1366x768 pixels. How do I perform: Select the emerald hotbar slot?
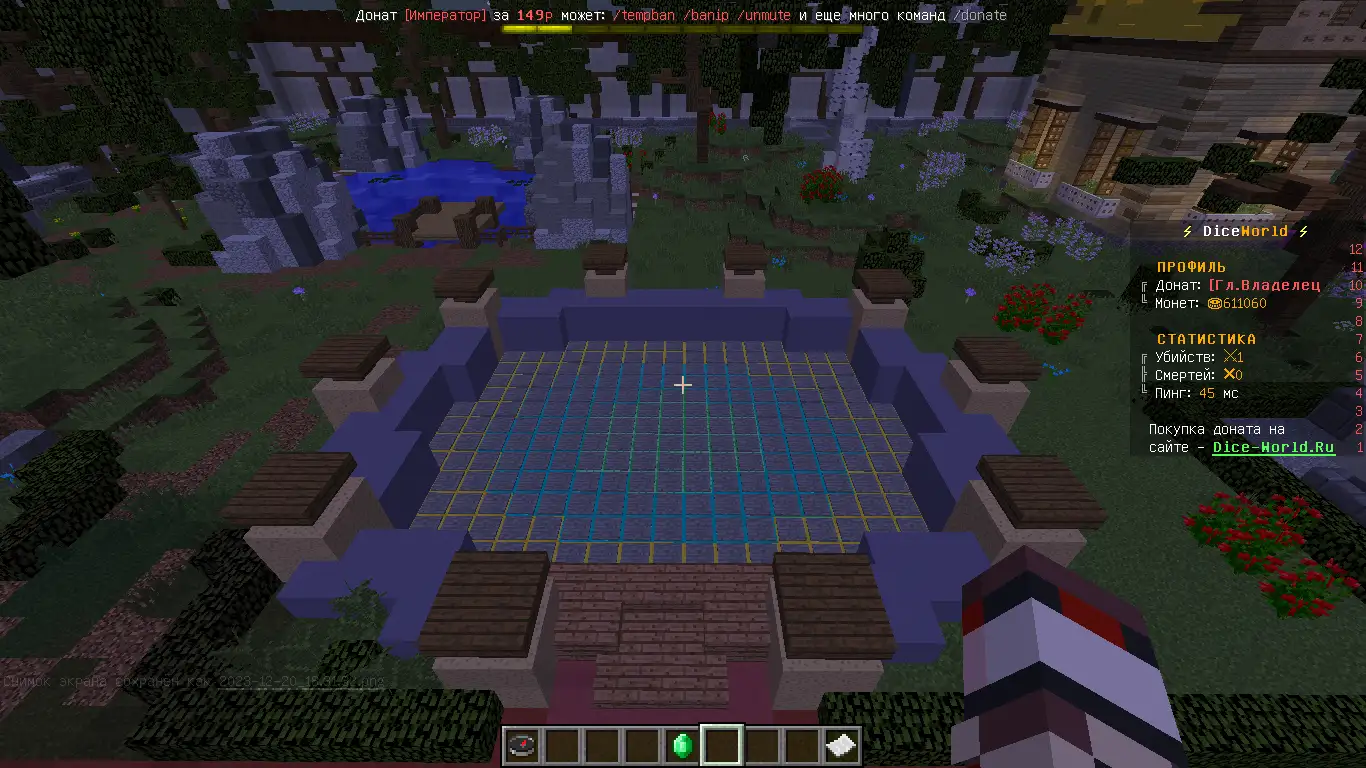coord(682,745)
